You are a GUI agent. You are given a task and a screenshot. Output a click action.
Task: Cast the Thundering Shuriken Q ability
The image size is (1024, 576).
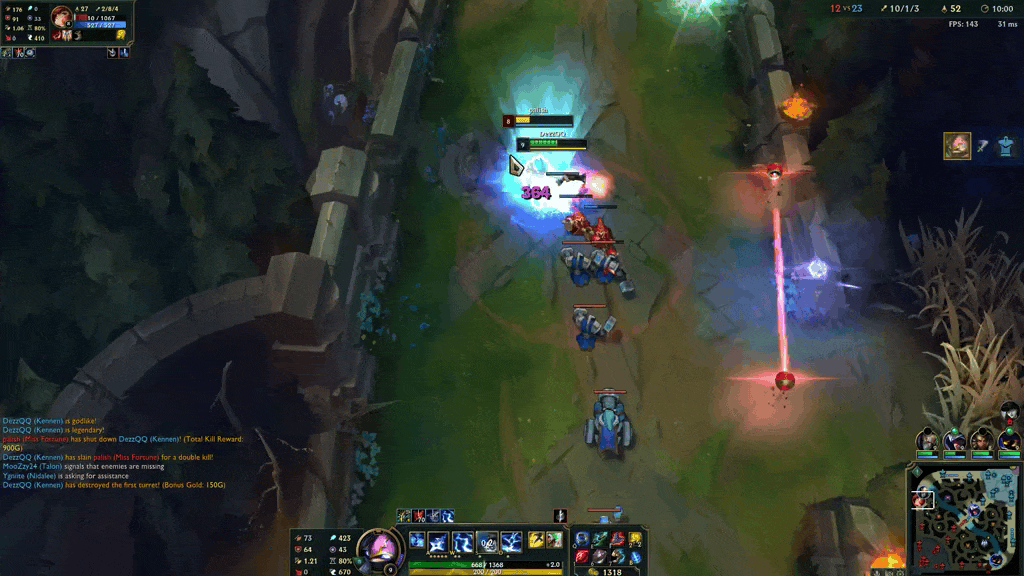[x=438, y=542]
